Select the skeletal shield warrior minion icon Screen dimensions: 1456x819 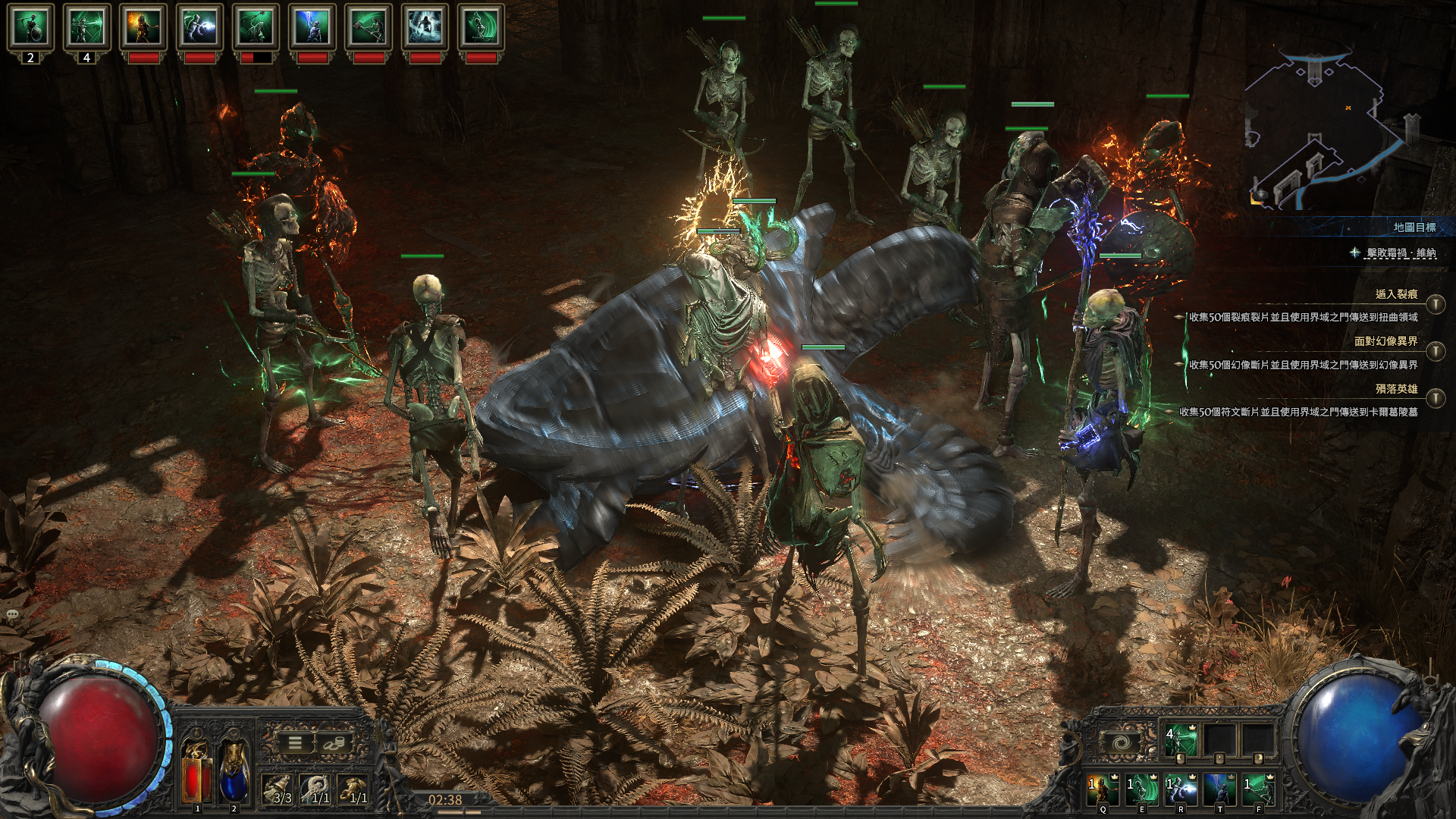coord(30,27)
